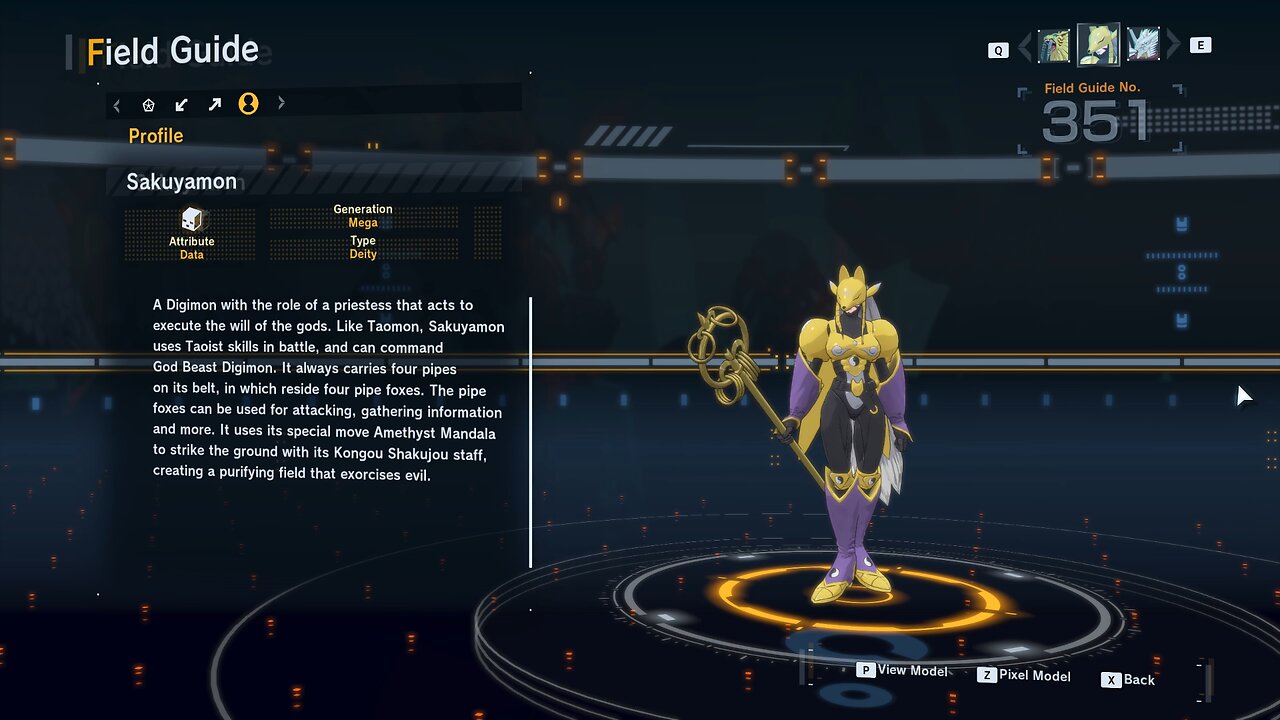Image resolution: width=1280 pixels, height=720 pixels.
Task: Choose the View Model option
Action: pos(903,671)
